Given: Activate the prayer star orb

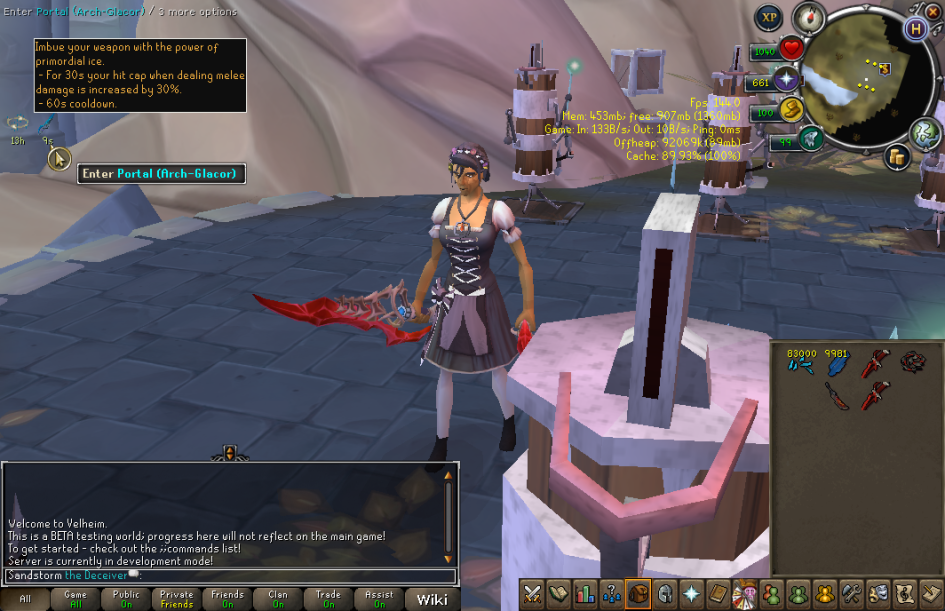Looking at the screenshot, I should [x=786, y=80].
